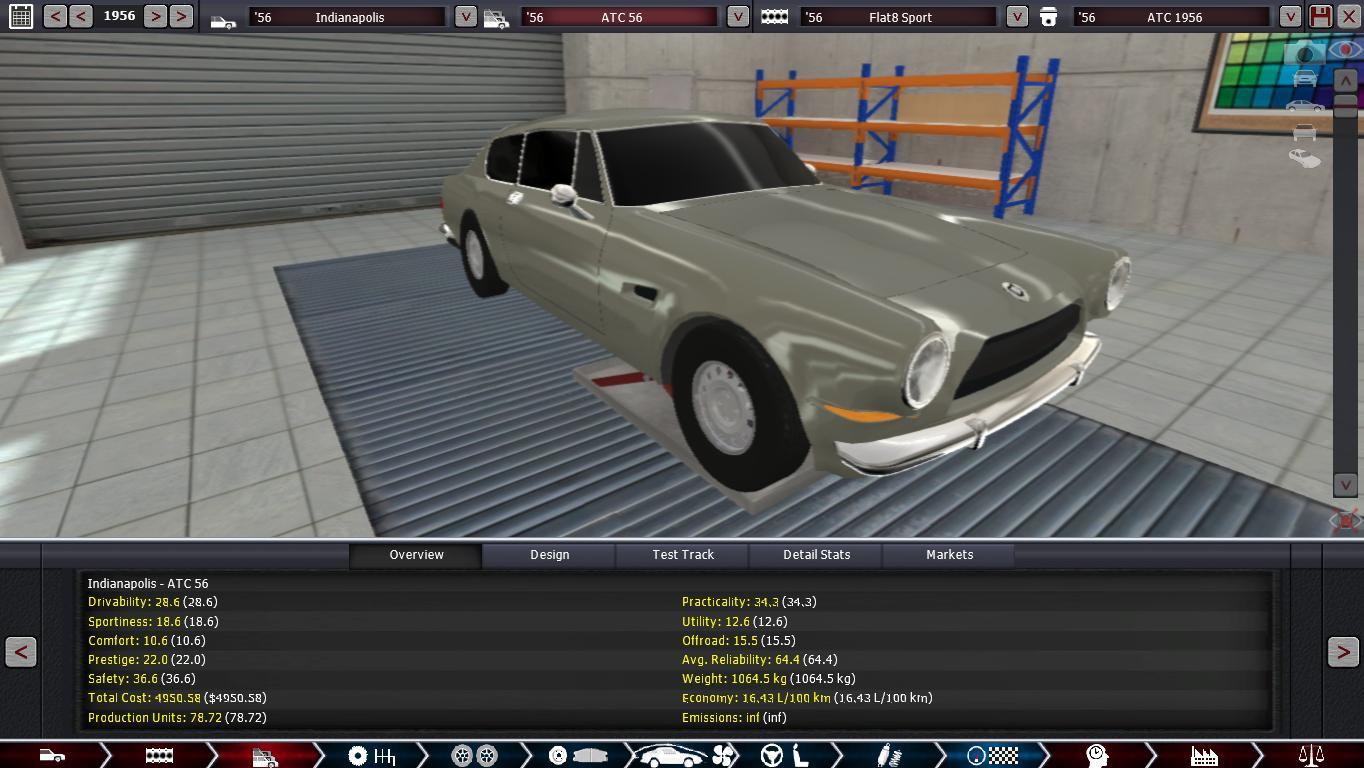Open the gearbox and drivetrain step

(371, 756)
